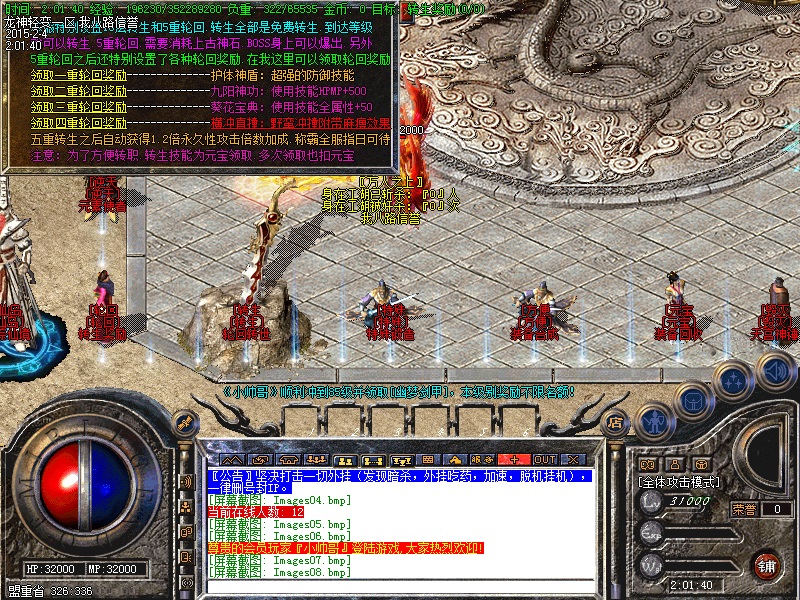Click the X button on chat toolbar
The image size is (800, 600).
[570, 458]
